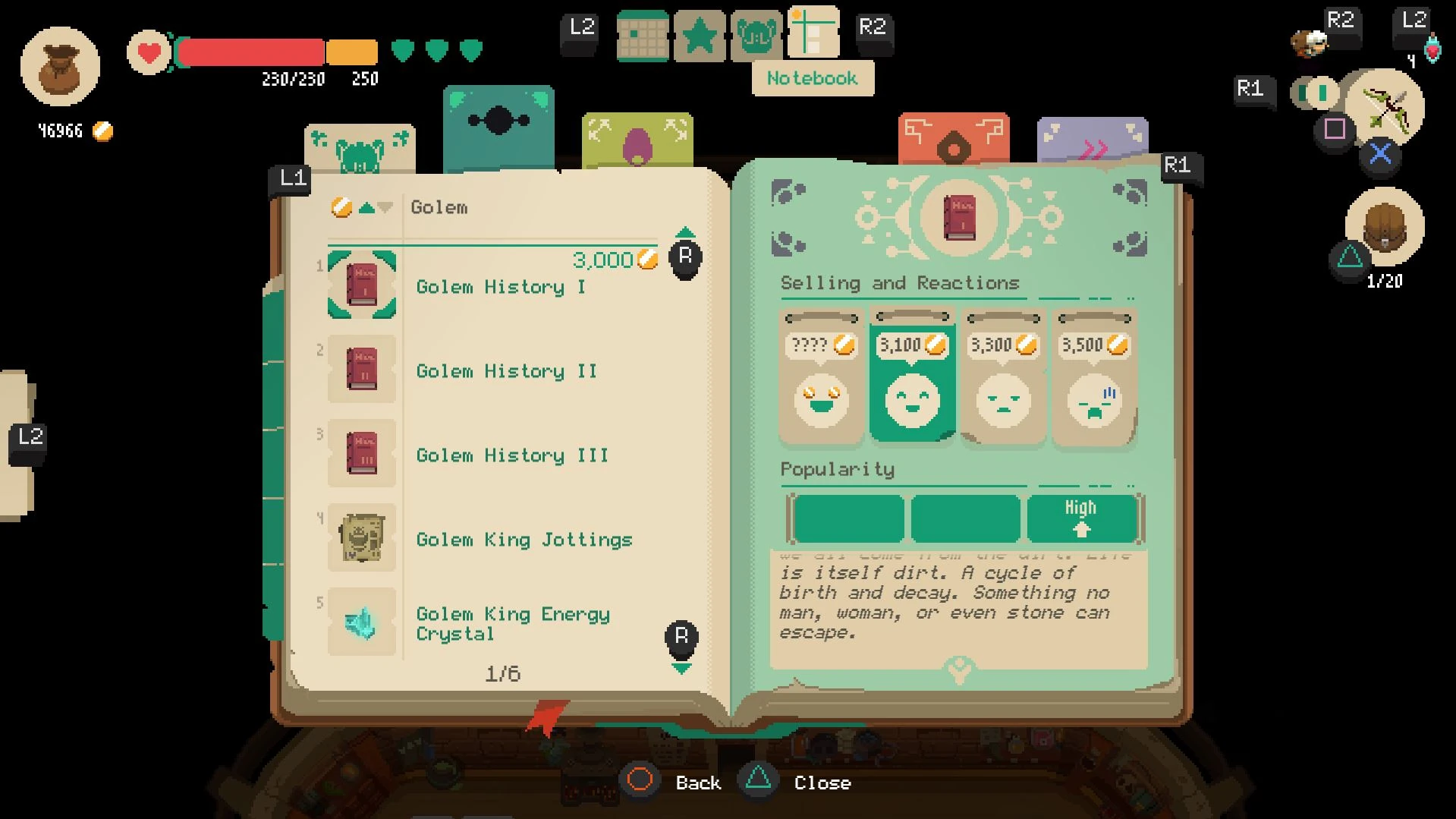
Task: Open the calendar notebook section
Action: pos(643,36)
